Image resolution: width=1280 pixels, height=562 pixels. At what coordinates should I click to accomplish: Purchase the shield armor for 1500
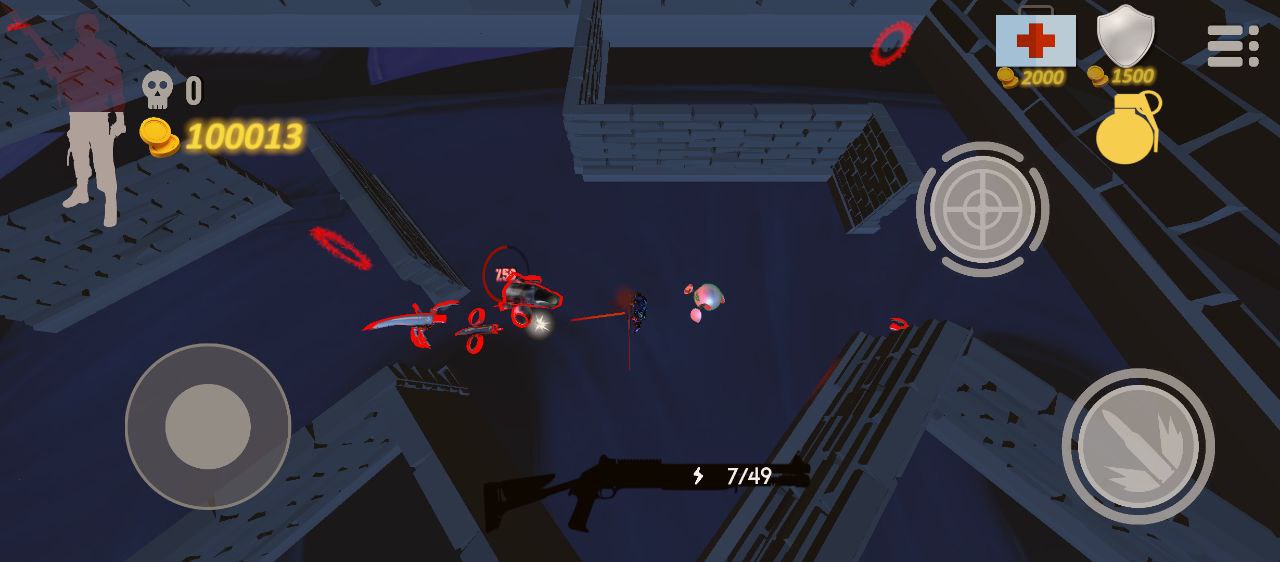[1125, 38]
